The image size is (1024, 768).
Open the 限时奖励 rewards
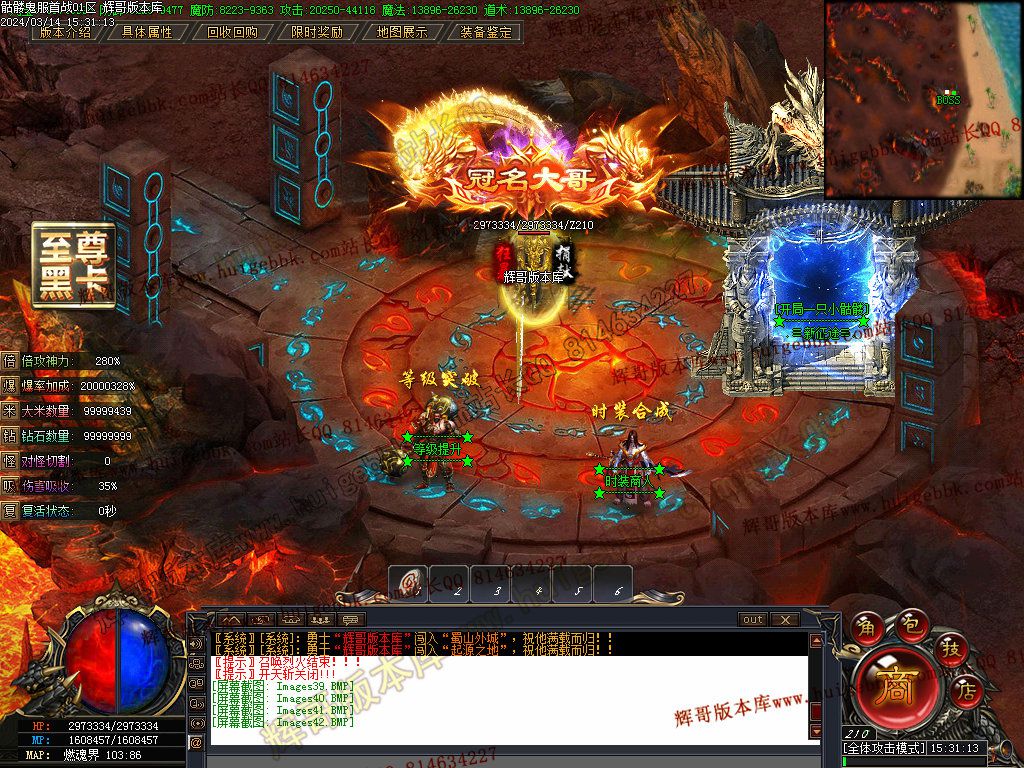[317, 32]
